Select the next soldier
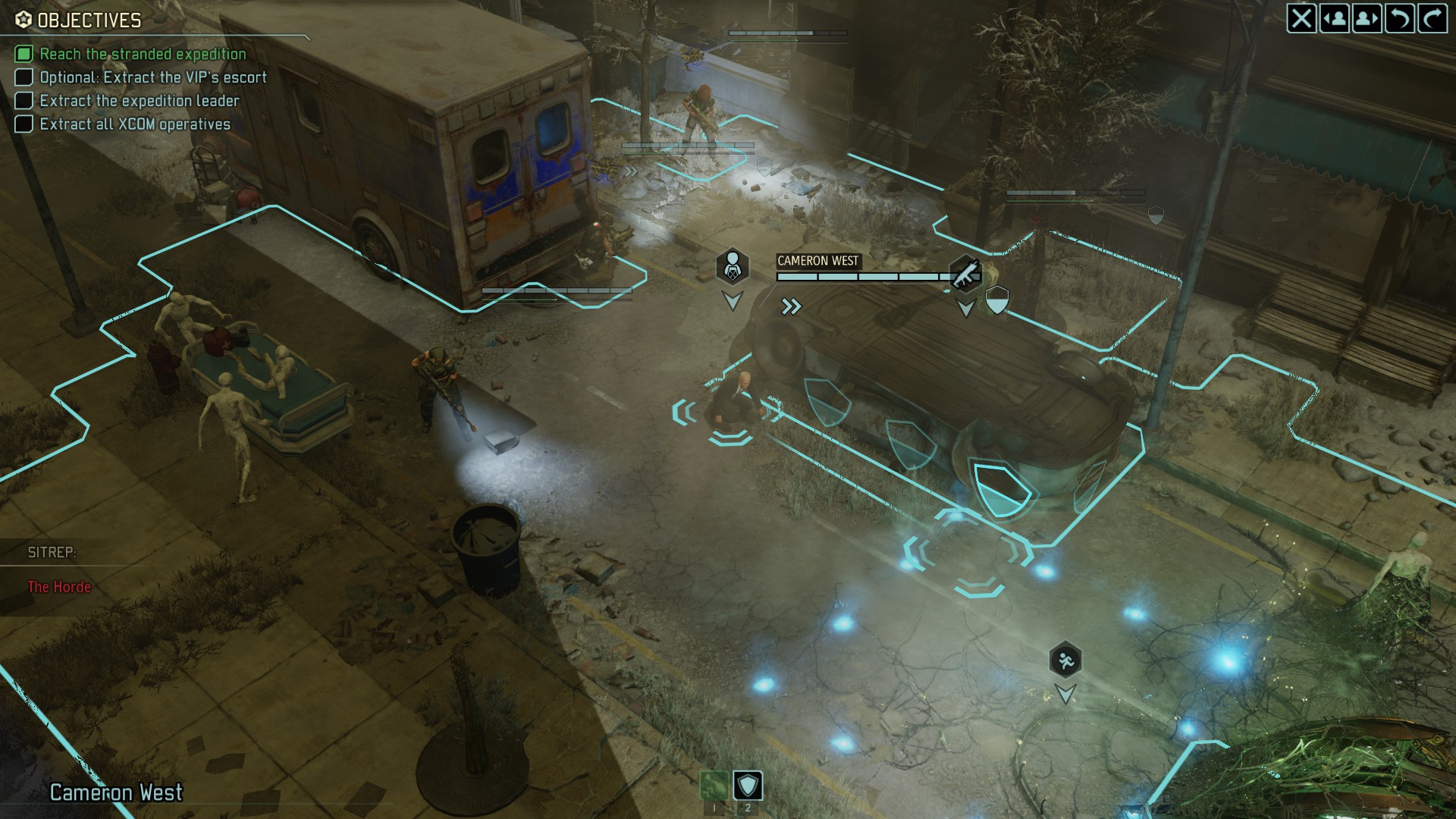1456x819 pixels. (1367, 18)
